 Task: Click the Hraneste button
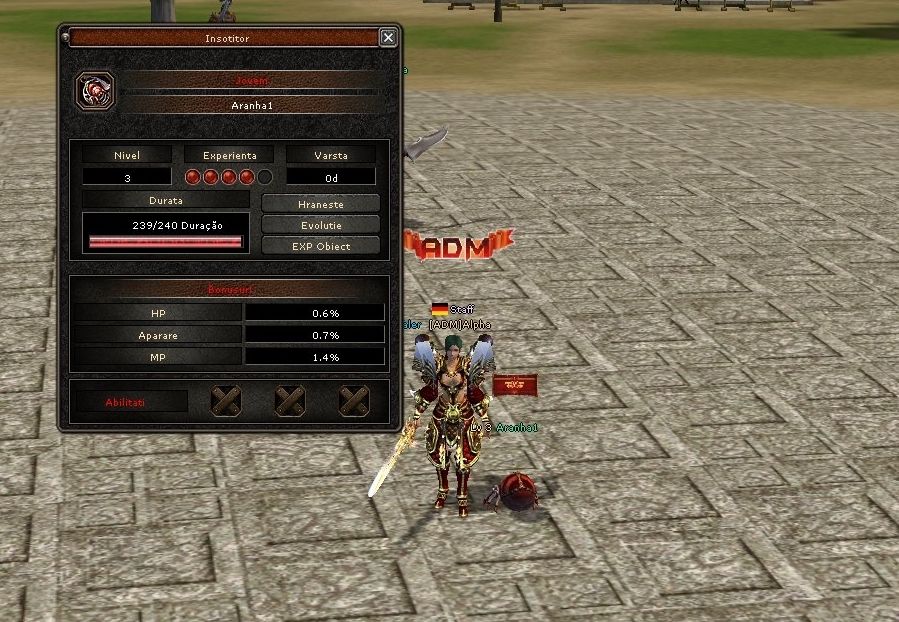coord(321,204)
